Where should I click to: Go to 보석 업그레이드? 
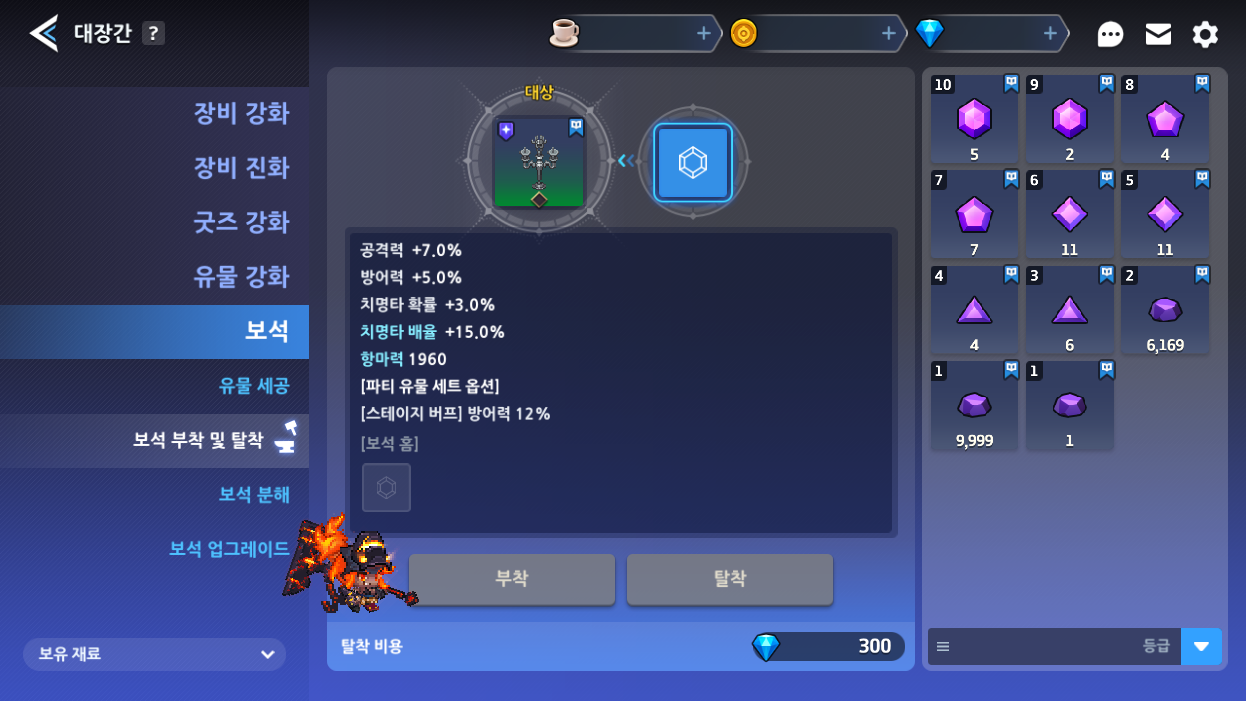click(x=229, y=549)
